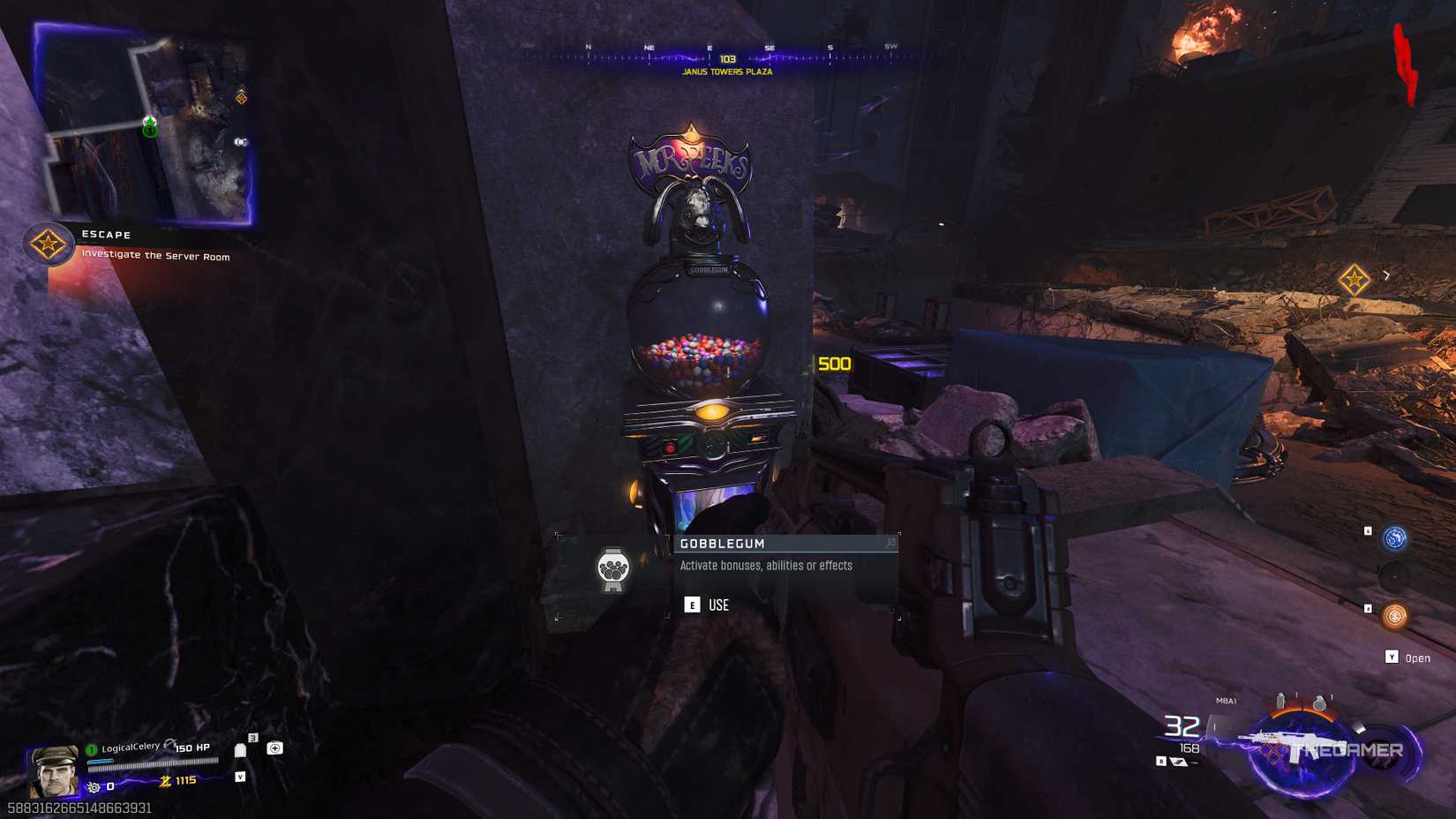
Task: Click the armor plate icon beside the health bar
Action: (x=240, y=751)
